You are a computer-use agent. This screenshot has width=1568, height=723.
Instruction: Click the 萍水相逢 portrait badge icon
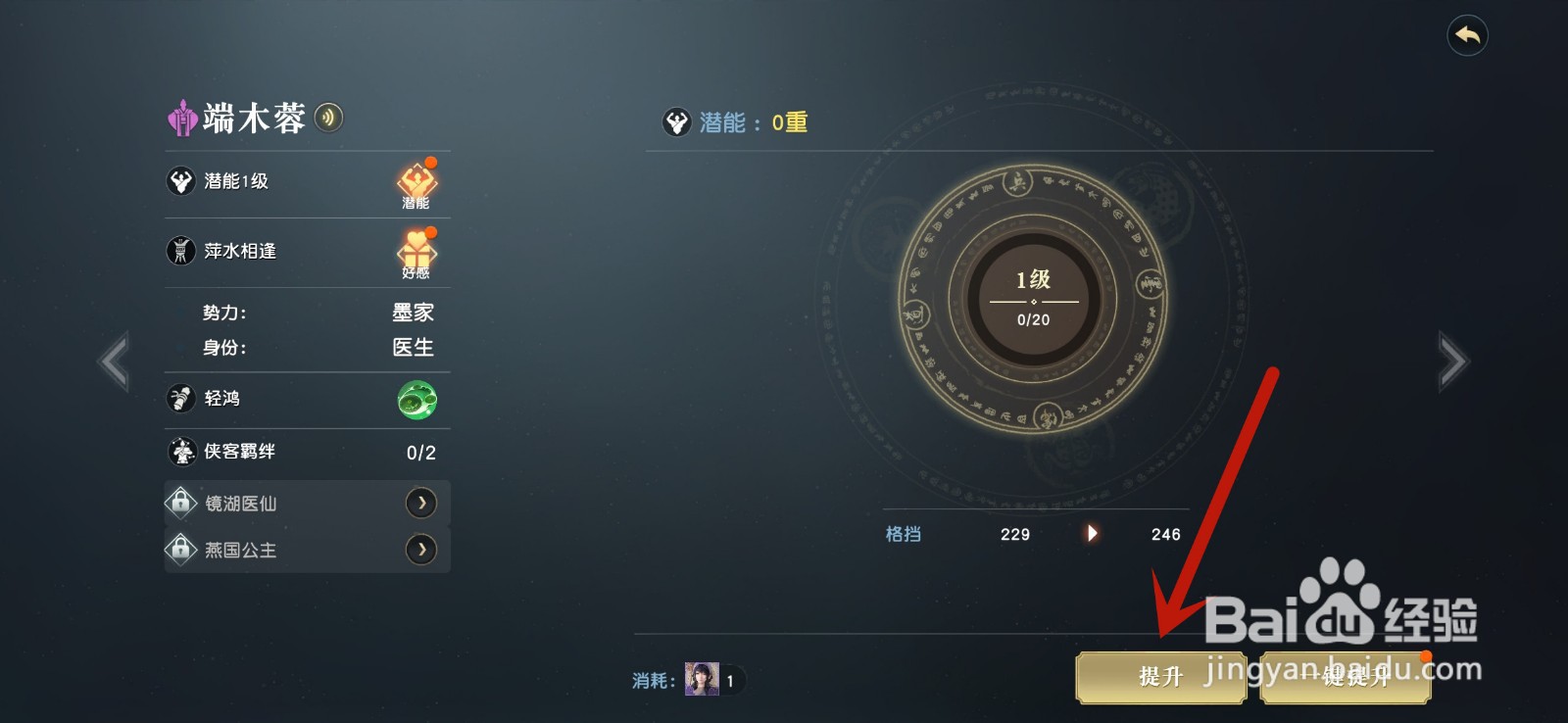click(180, 252)
